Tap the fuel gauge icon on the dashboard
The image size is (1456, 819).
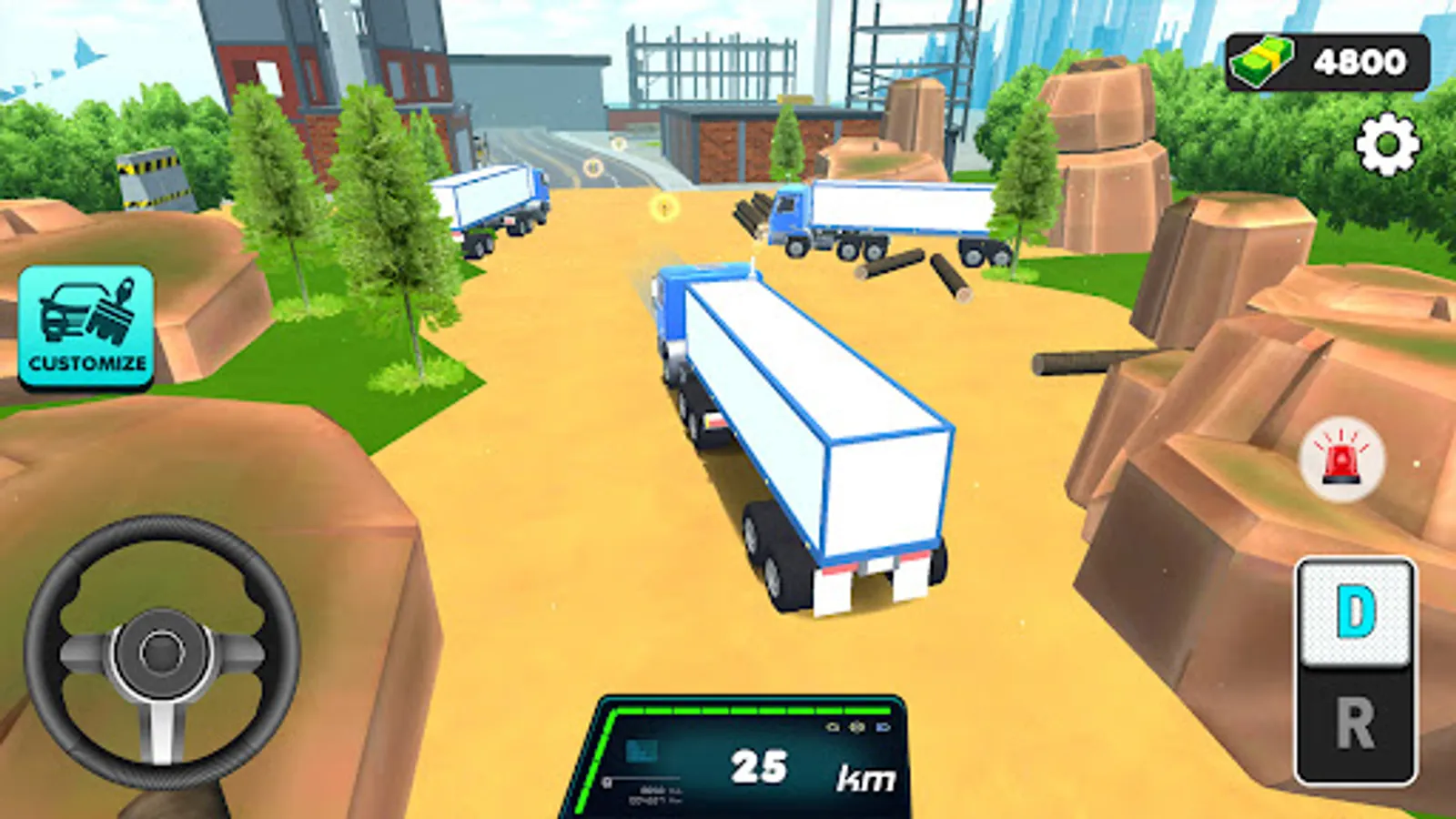point(606,779)
